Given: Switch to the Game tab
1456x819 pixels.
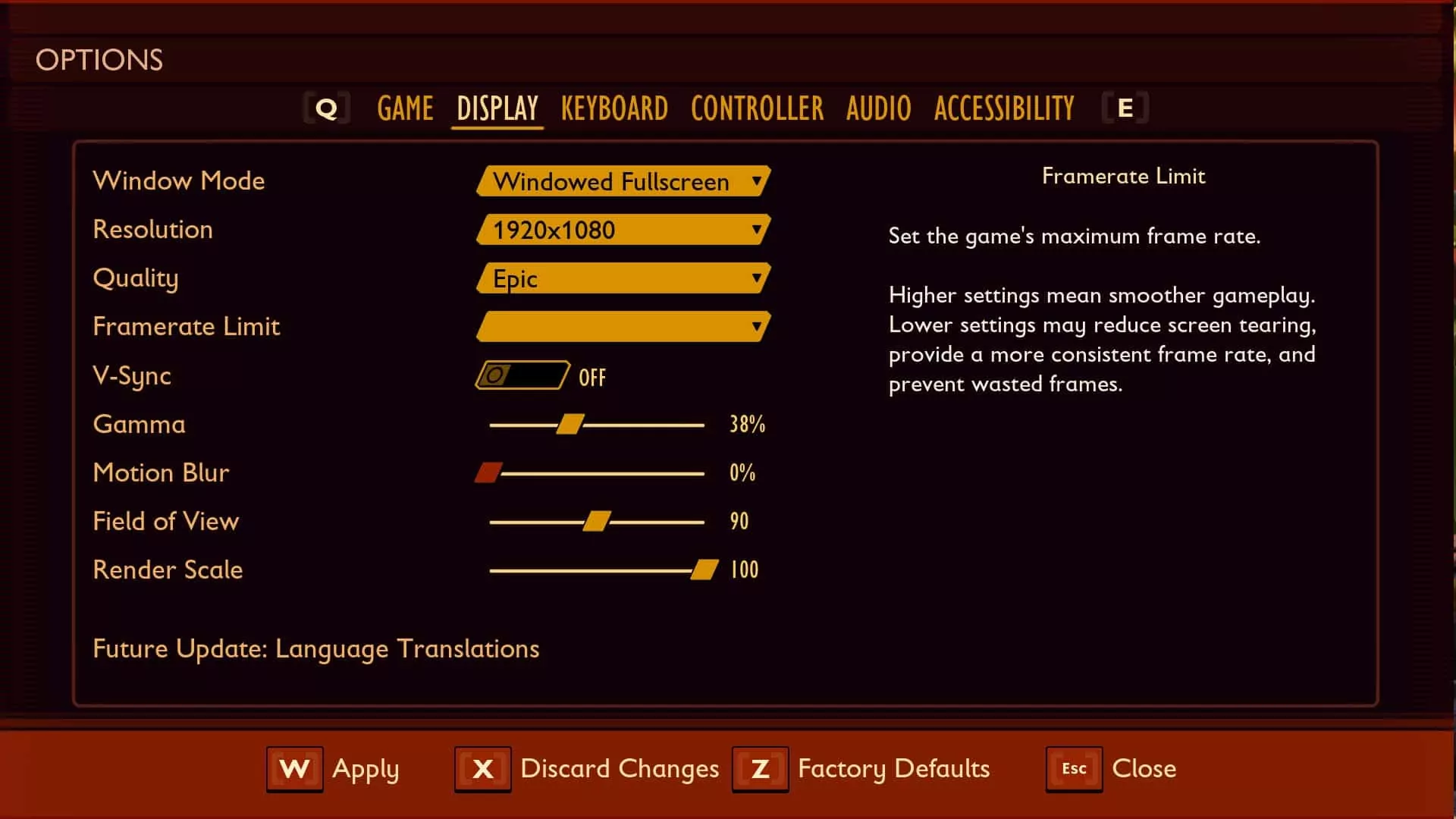Looking at the screenshot, I should (x=405, y=108).
